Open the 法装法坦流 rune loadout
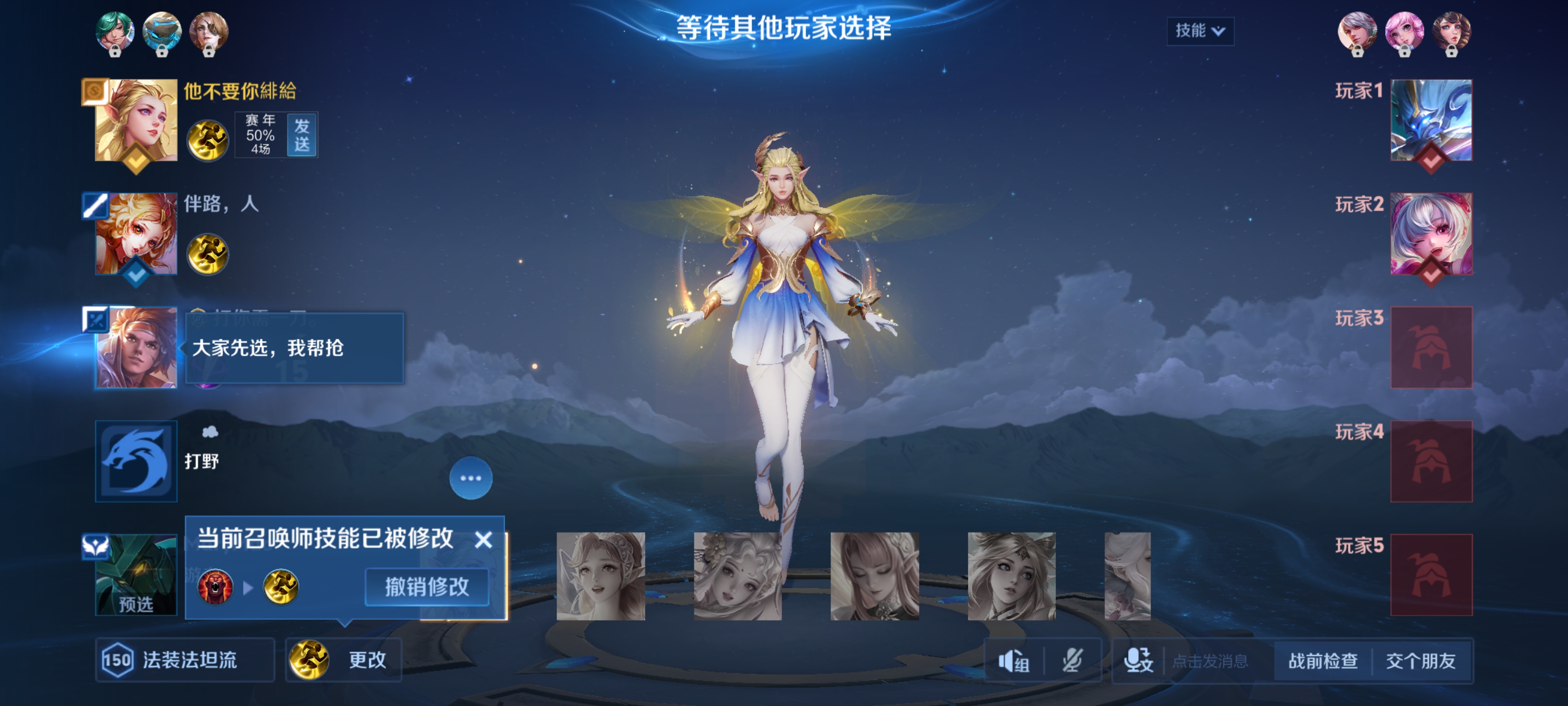1568x706 pixels. pos(185,660)
